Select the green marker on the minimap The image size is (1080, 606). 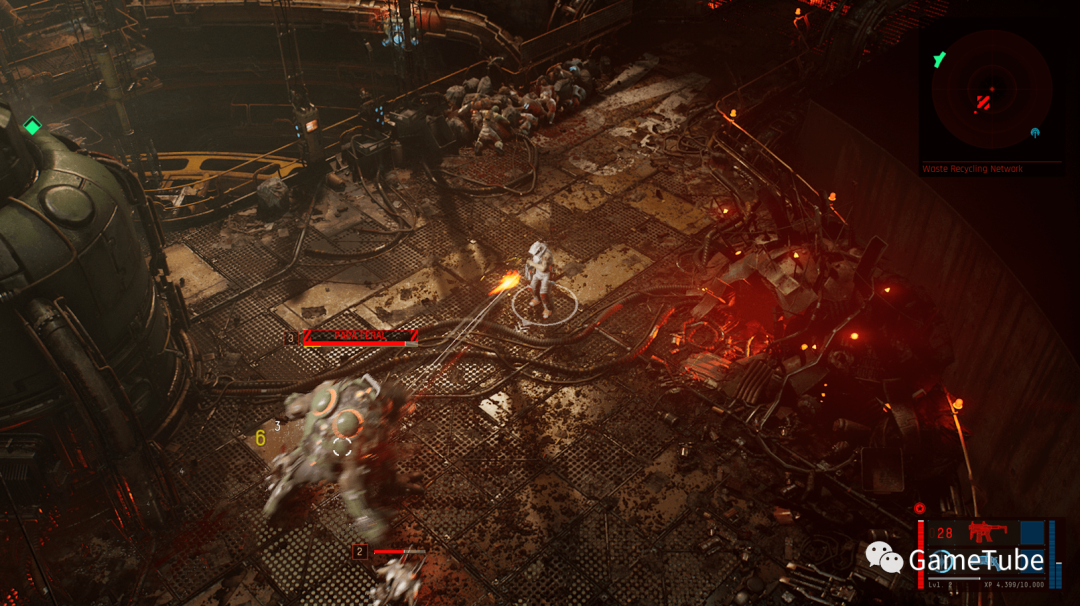pos(939,60)
